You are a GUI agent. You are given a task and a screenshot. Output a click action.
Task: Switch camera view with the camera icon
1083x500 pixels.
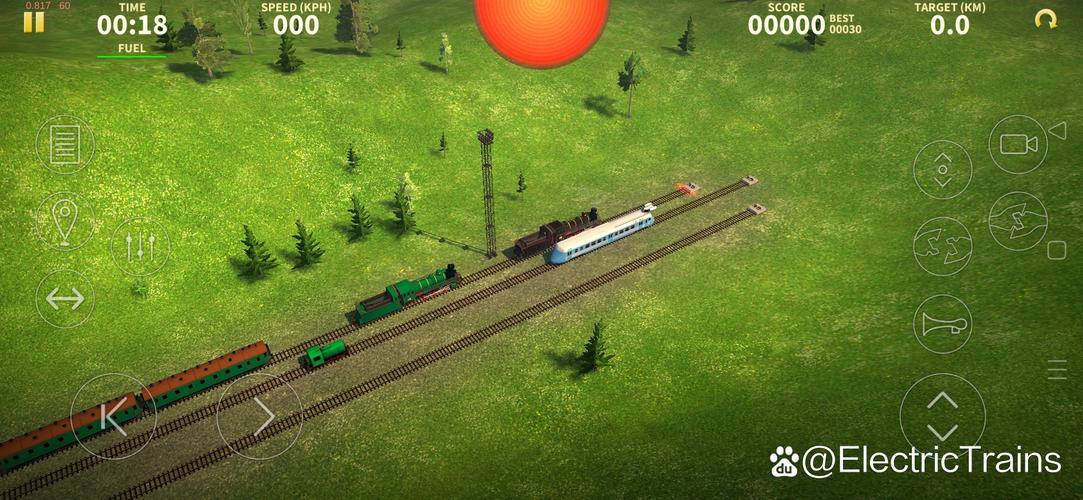pyautogui.click(x=1018, y=144)
